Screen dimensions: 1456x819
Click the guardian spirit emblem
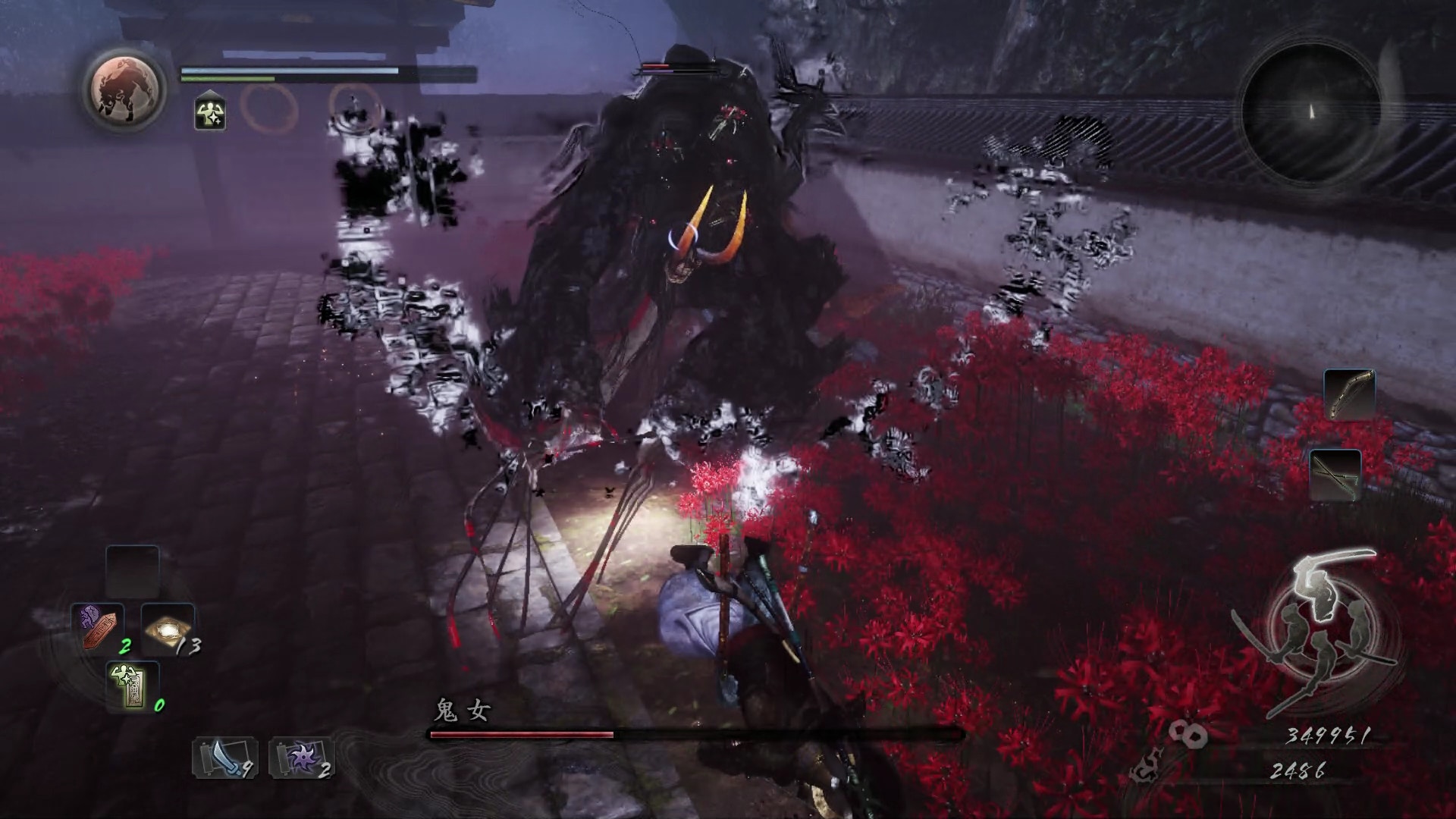[x=126, y=89]
